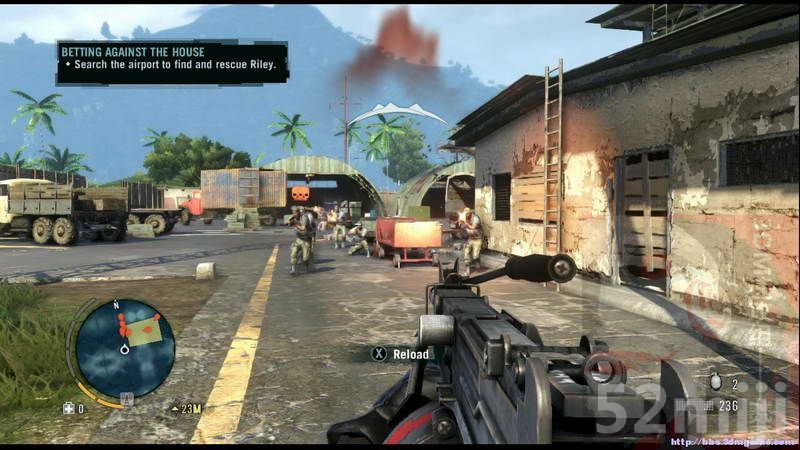
Task: Select the yellow objective area on the minimap
Action: click(146, 331)
